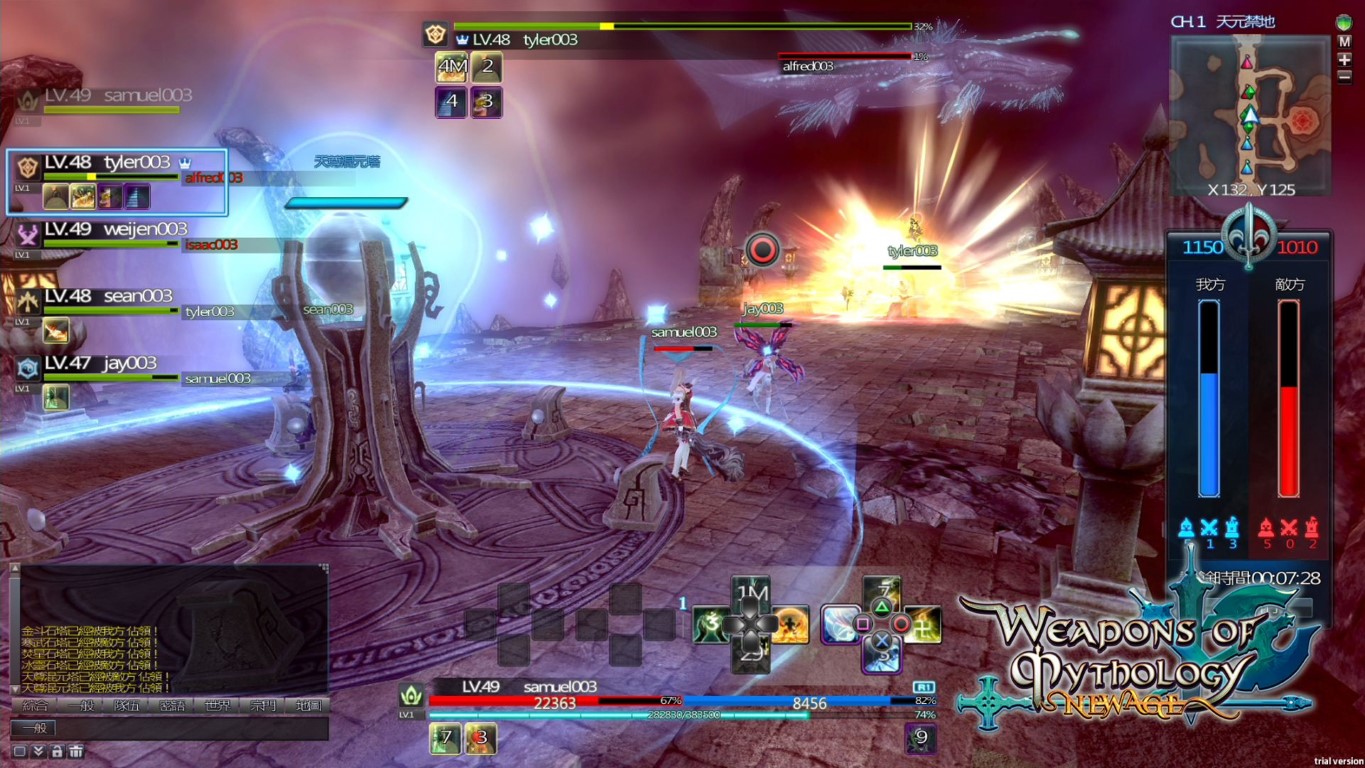Viewport: 1365px width, 768px height.
Task: Toggle the chat lock icon
Action: pyautogui.click(x=57, y=751)
